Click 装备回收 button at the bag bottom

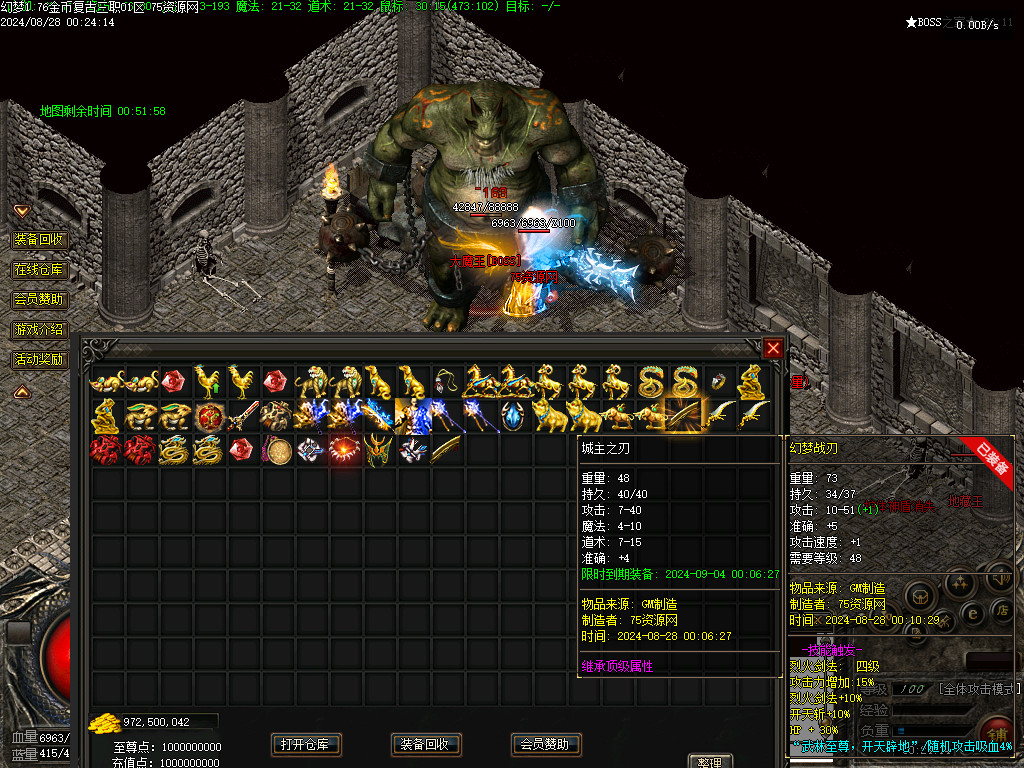pyautogui.click(x=426, y=744)
